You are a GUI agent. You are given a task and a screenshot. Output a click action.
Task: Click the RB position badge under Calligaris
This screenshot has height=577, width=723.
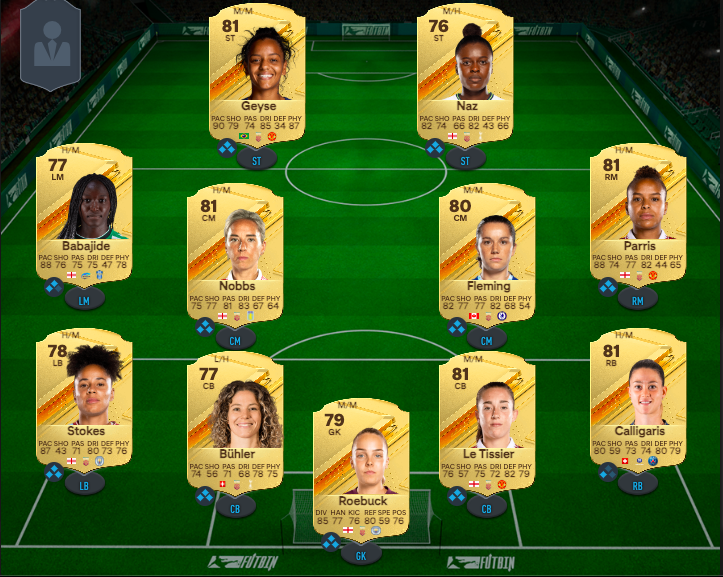point(638,485)
